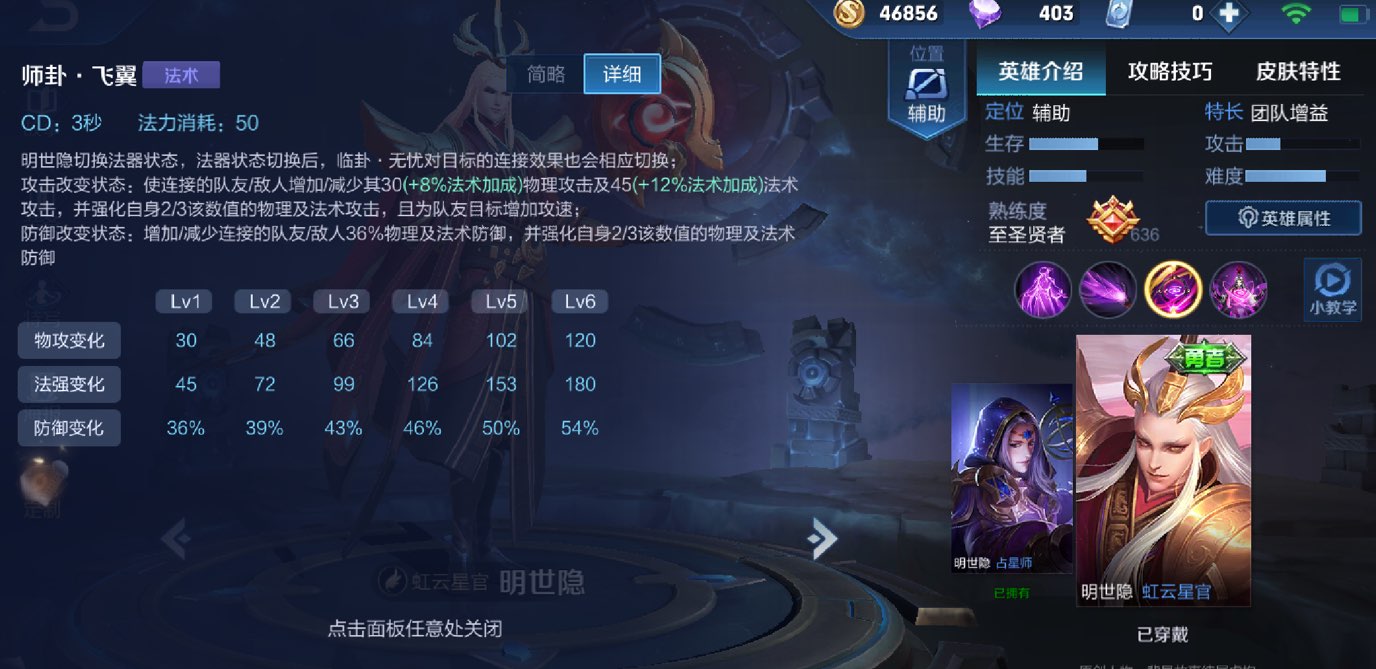Switch to the 简略 brief description view

coord(547,74)
